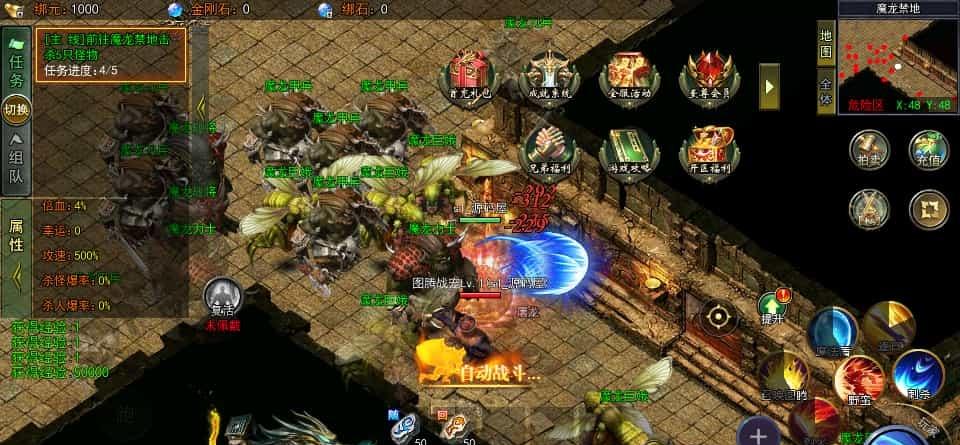960x445 pixels.
Task: Open the 拍卖 auction button
Action: [868, 150]
